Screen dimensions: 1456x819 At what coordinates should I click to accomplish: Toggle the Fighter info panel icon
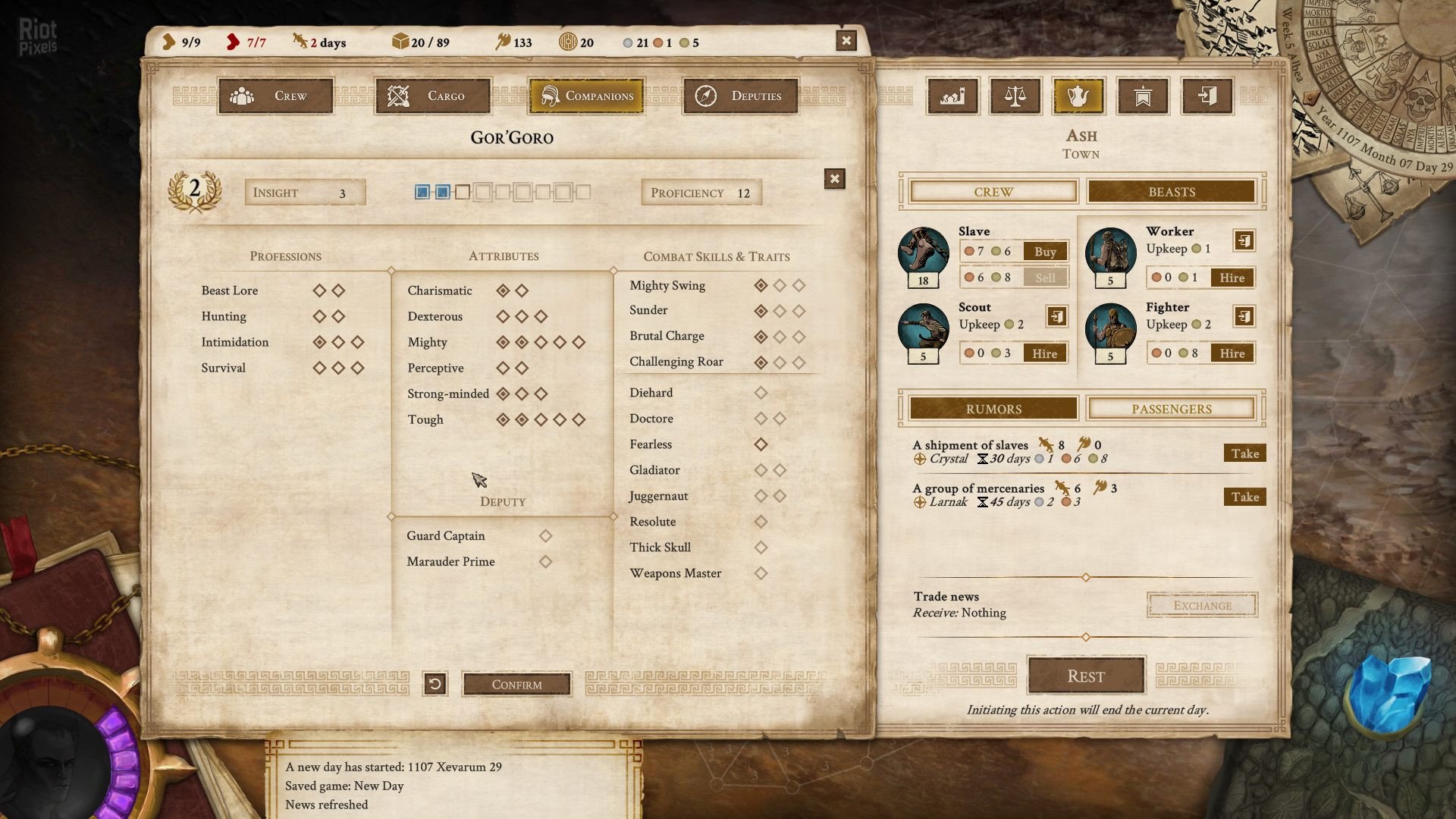pyautogui.click(x=1244, y=315)
